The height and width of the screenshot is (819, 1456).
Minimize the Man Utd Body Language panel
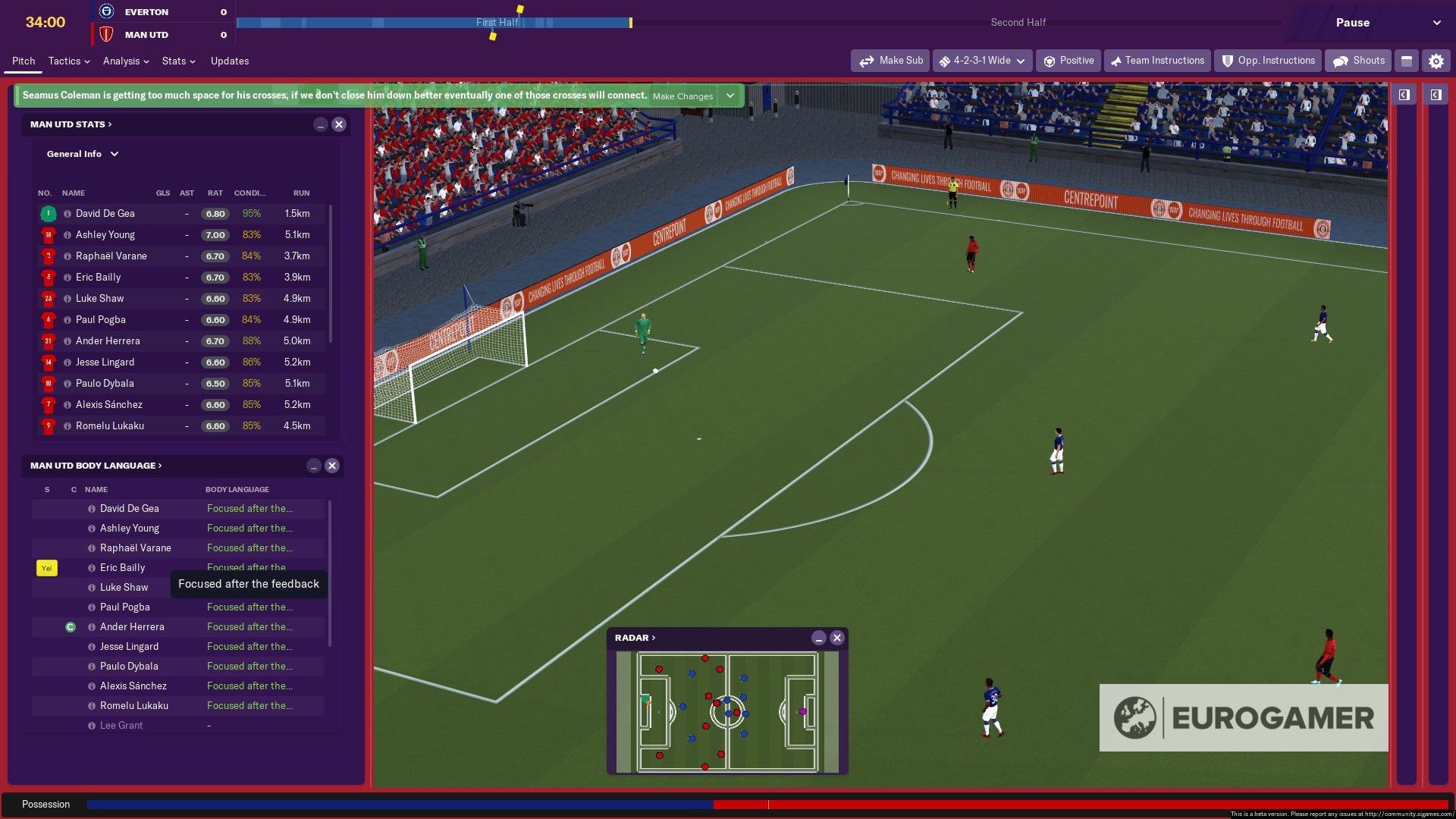(313, 466)
